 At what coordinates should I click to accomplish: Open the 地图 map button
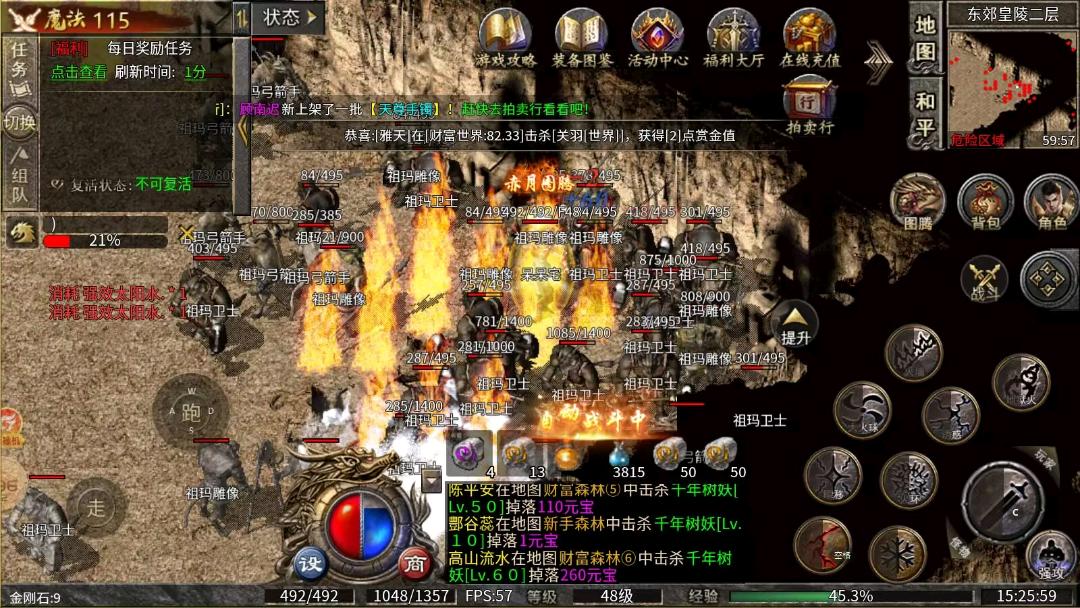coord(926,38)
